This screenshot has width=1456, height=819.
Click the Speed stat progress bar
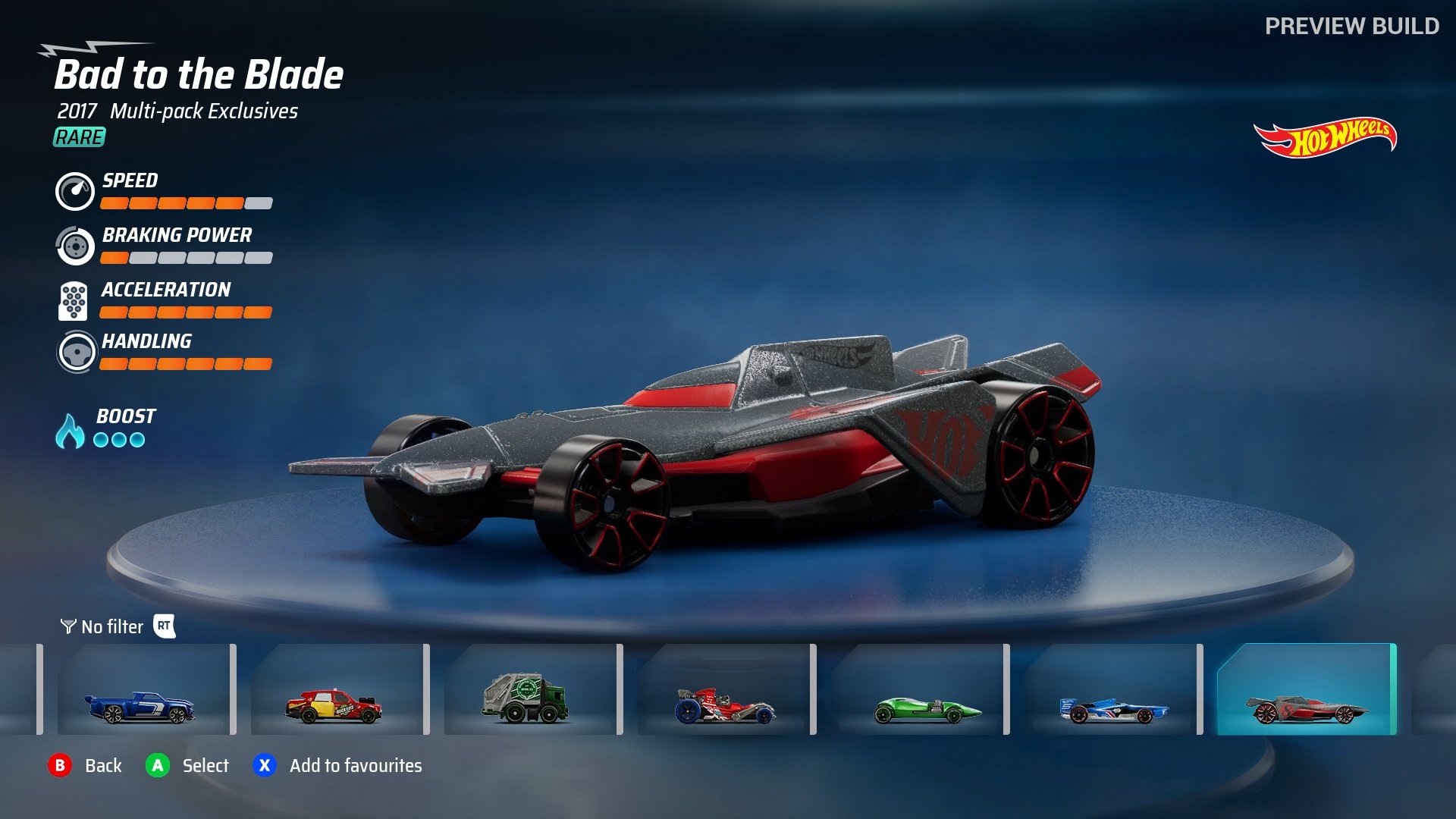point(187,203)
